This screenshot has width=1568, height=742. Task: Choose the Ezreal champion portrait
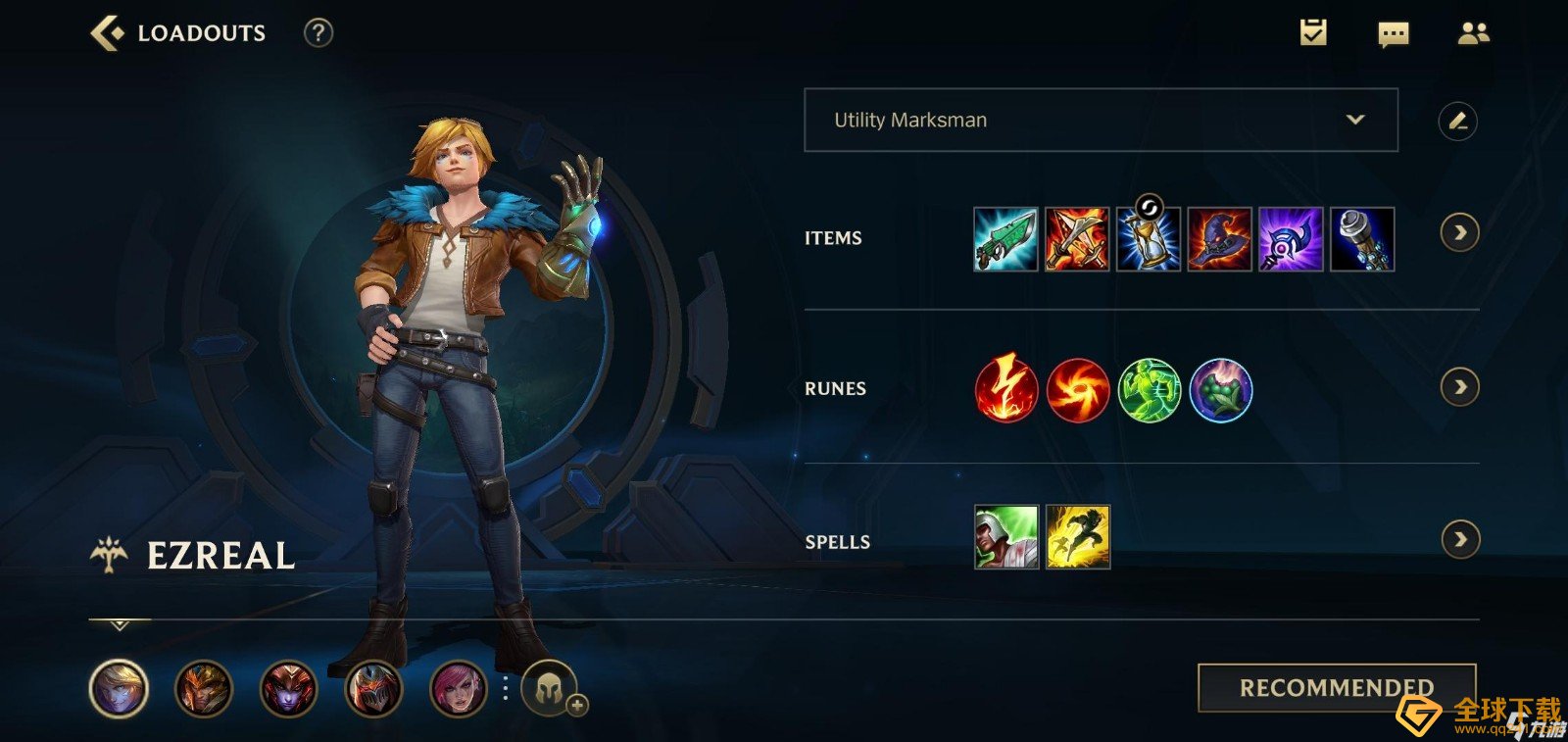click(119, 688)
